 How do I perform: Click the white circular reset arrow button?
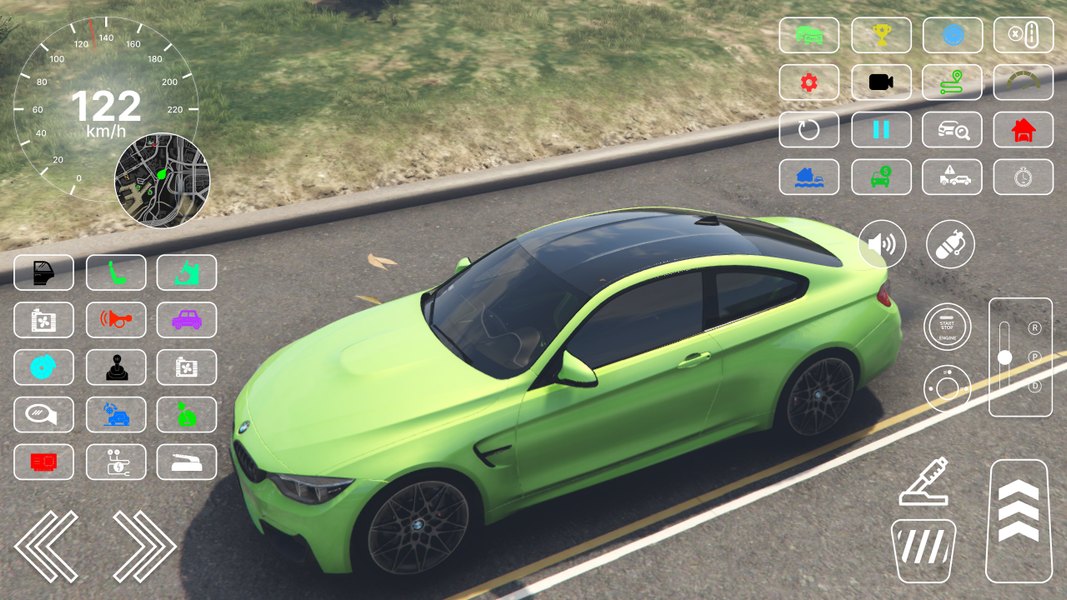click(809, 130)
